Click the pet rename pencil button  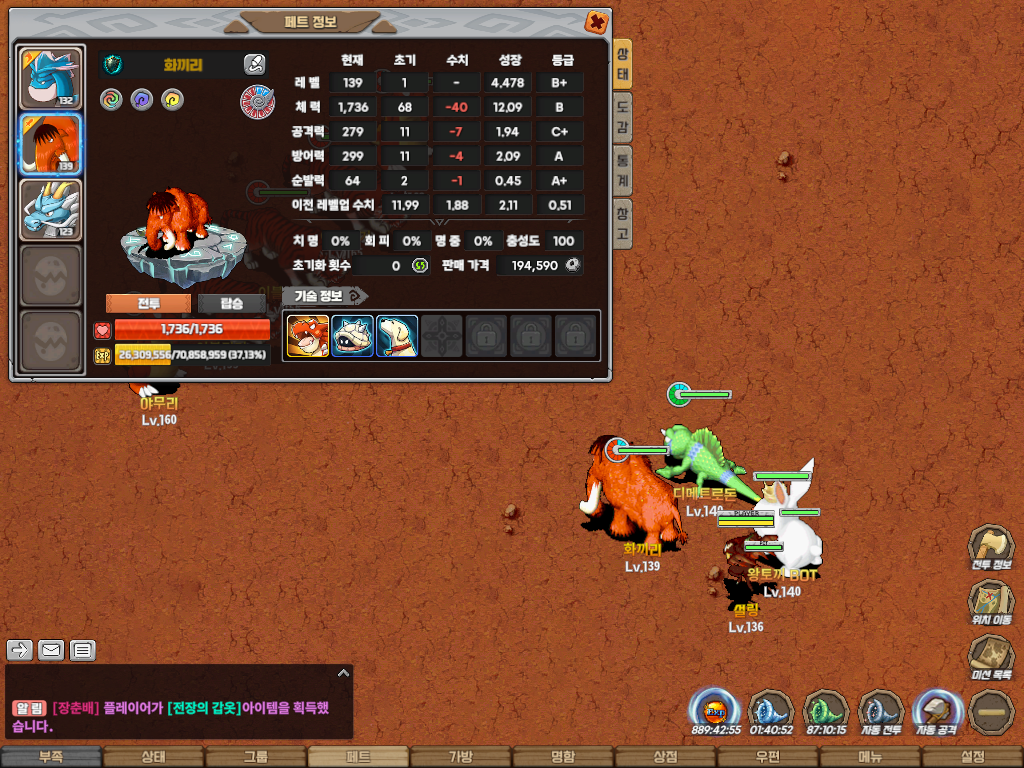coord(254,65)
